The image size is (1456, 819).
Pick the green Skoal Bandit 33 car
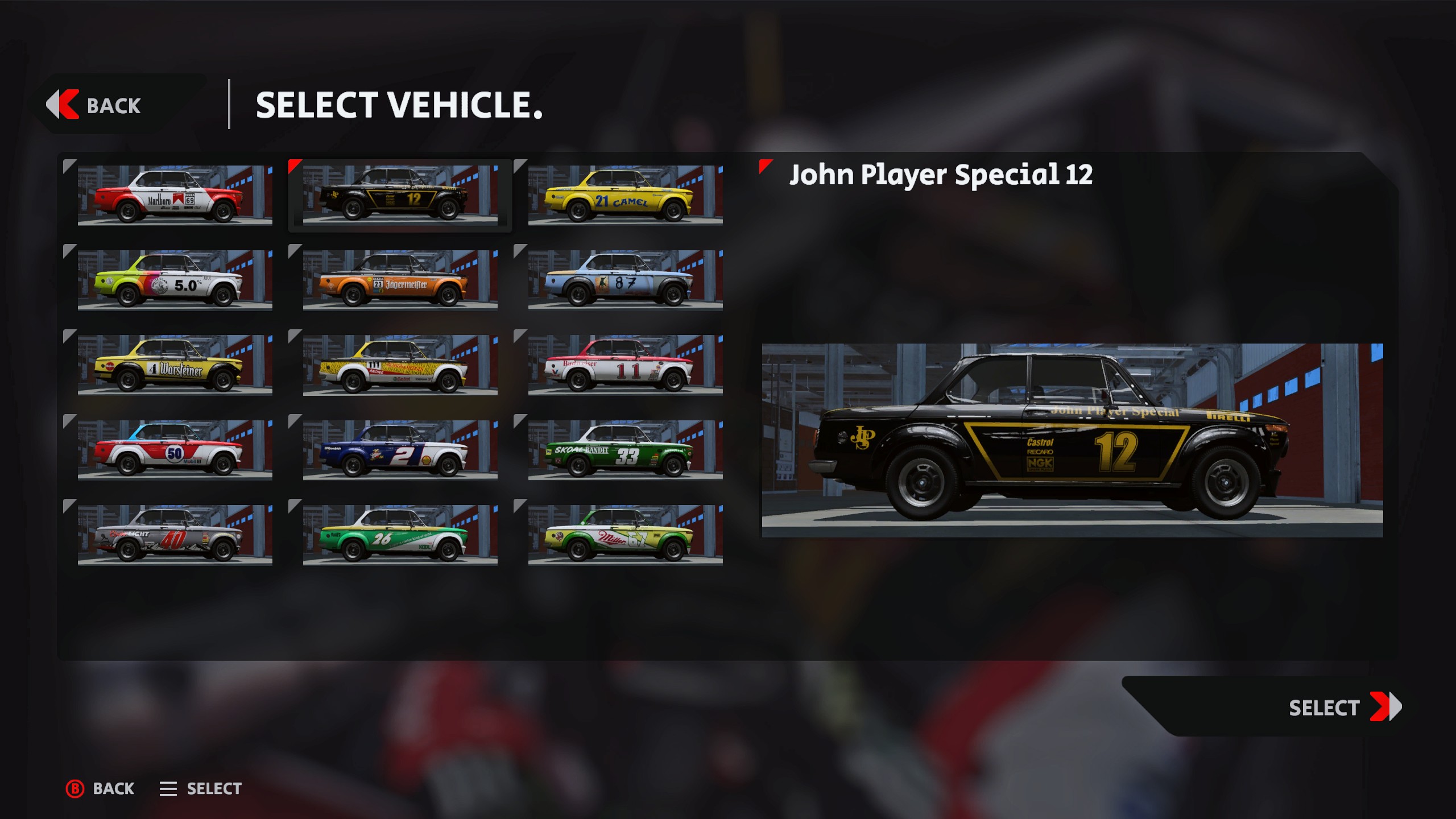pyautogui.click(x=625, y=450)
